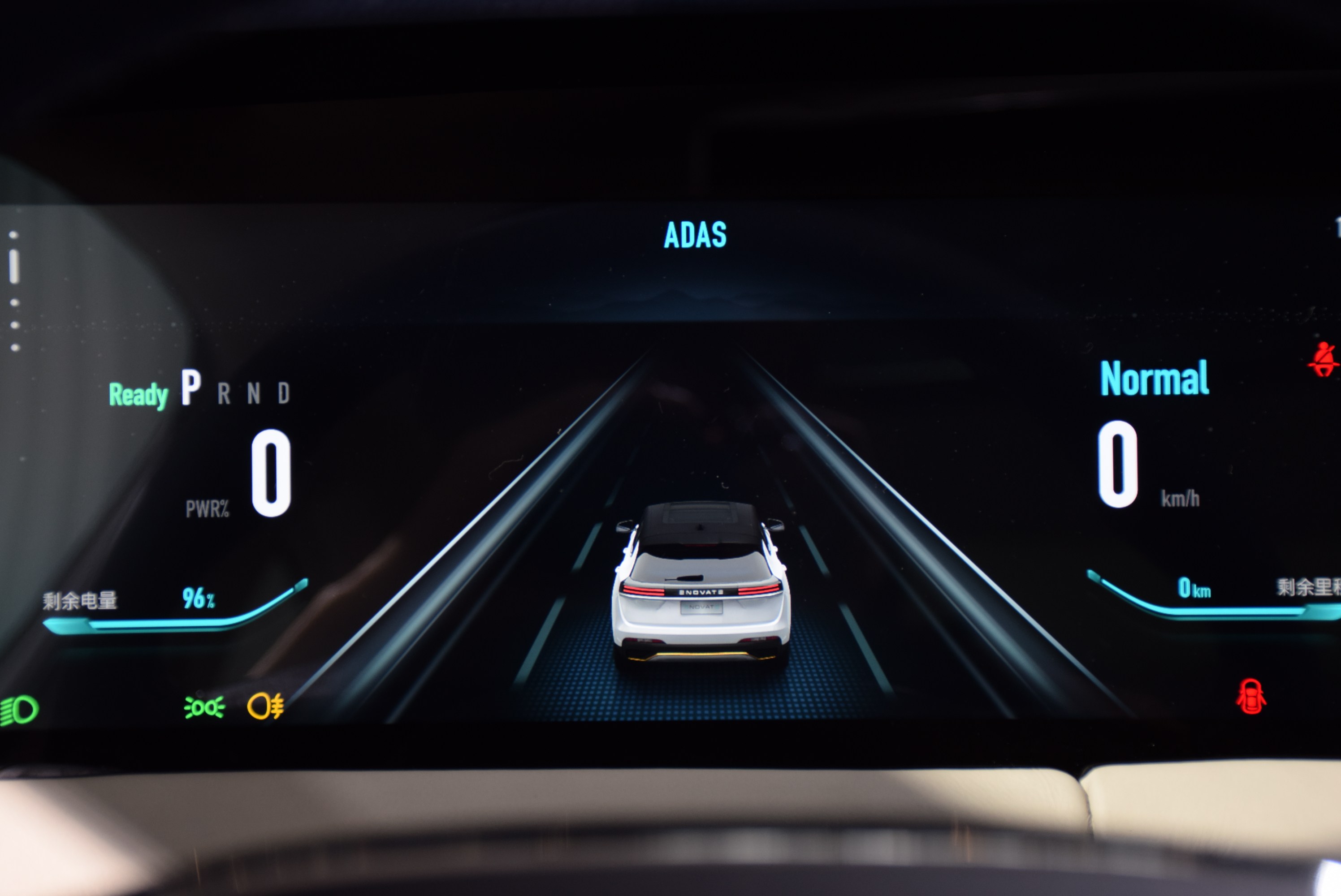
Task: Toggle the yellow rear fog light icon
Action: 265,706
